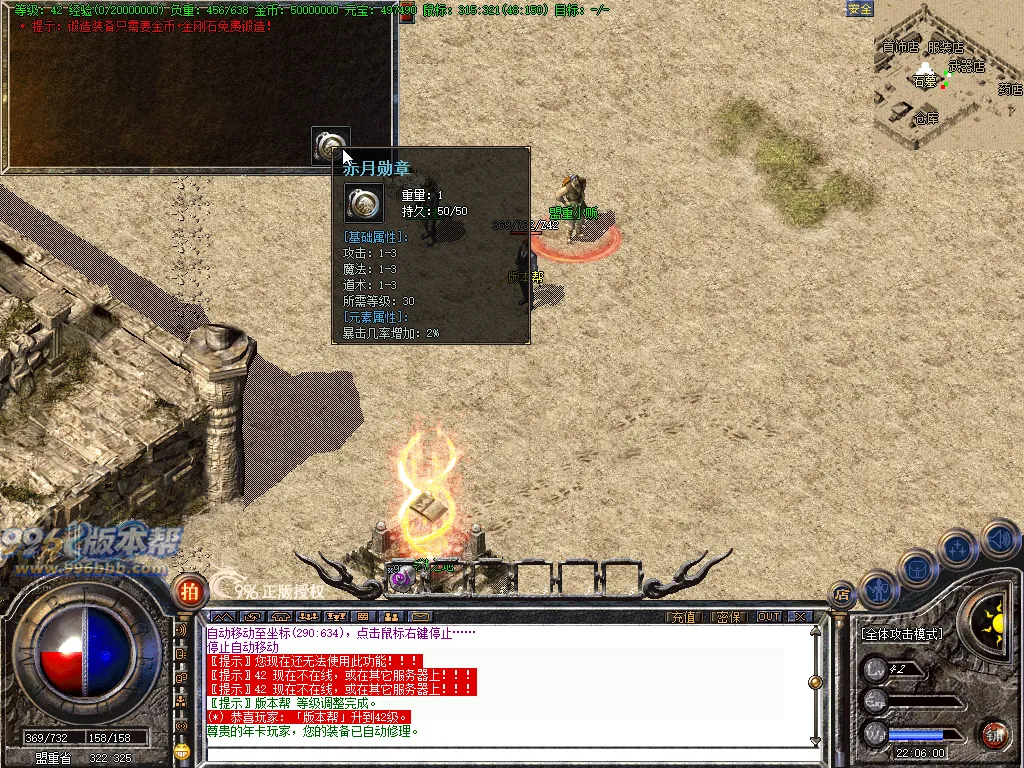Click the red 铺 stall button

tap(993, 735)
